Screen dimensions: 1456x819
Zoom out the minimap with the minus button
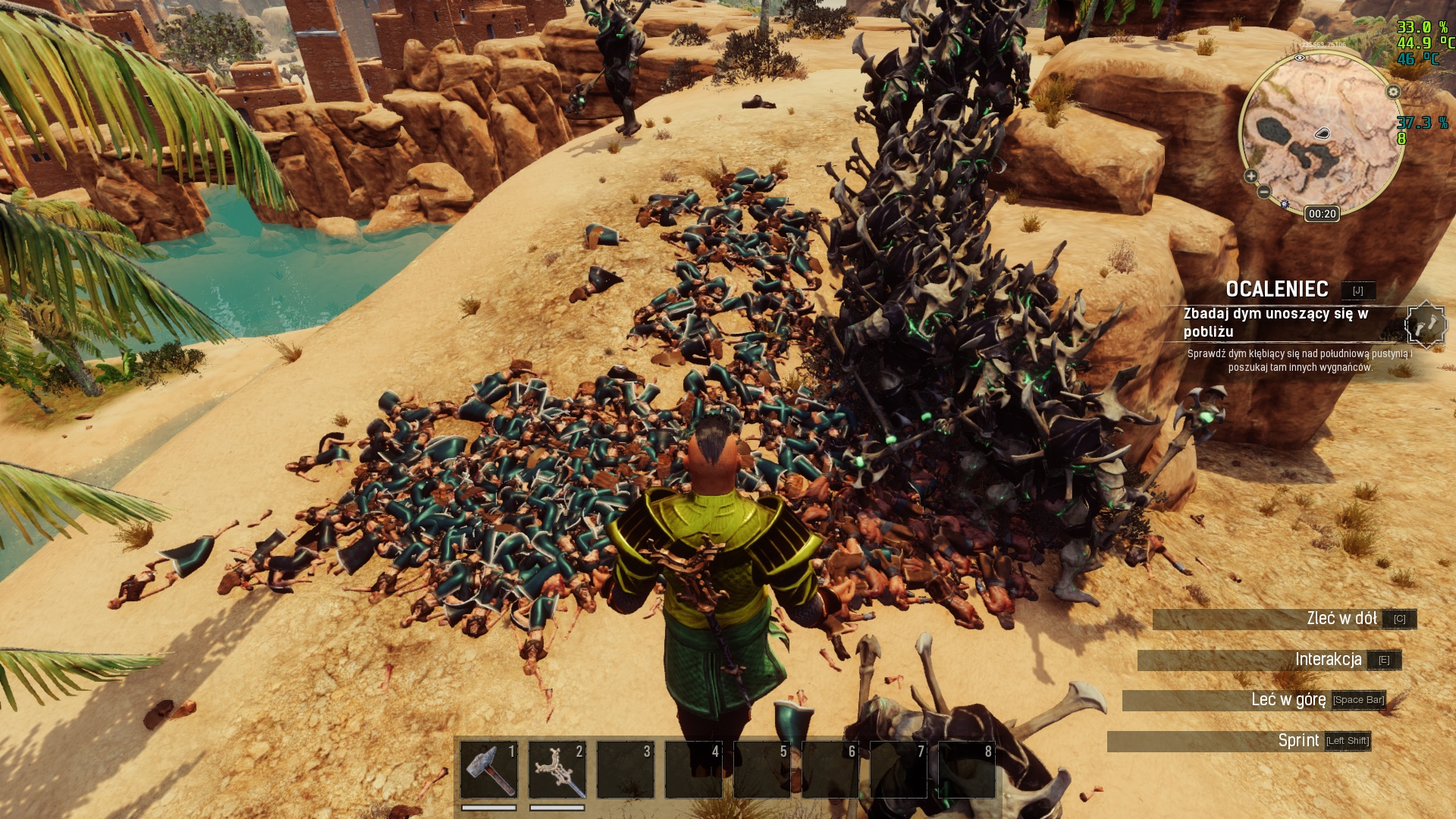click(x=1263, y=192)
